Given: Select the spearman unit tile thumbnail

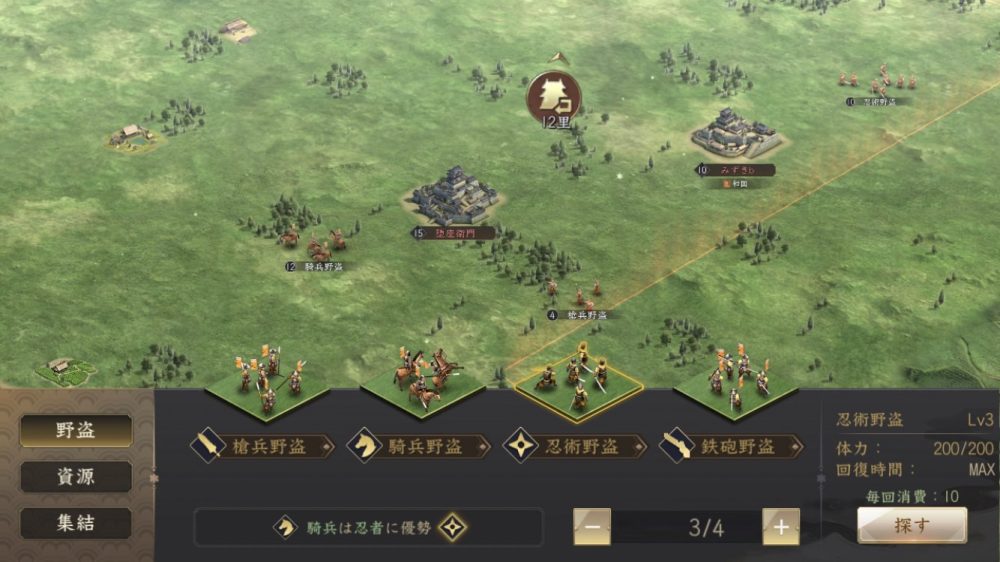Looking at the screenshot, I should point(266,383).
